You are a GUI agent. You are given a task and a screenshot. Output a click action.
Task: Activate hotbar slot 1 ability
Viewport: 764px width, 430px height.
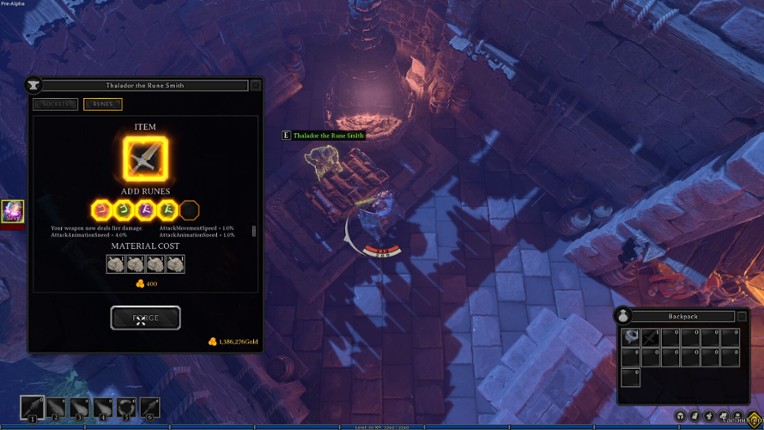32,407
